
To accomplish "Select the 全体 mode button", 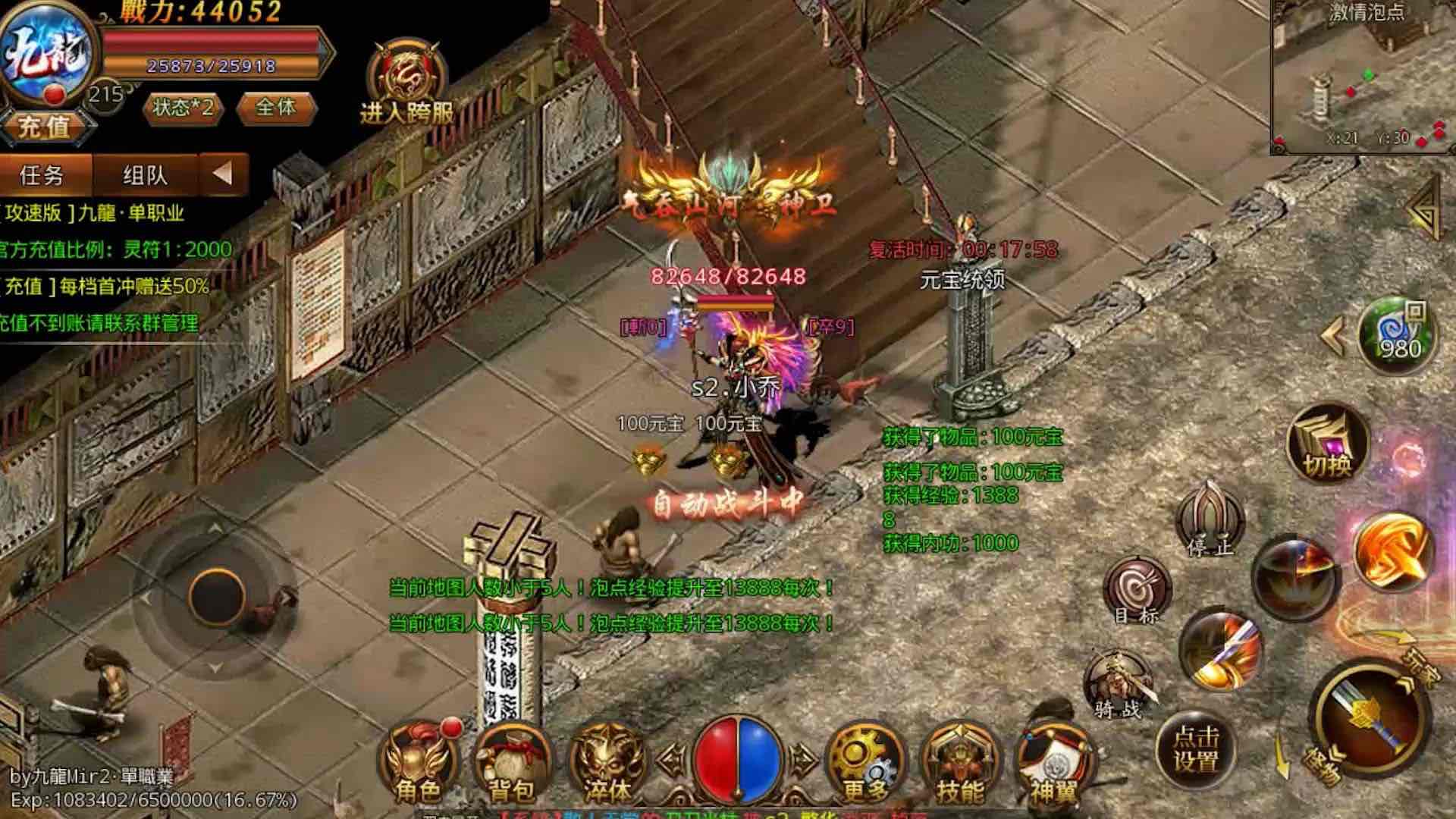I will point(276,108).
